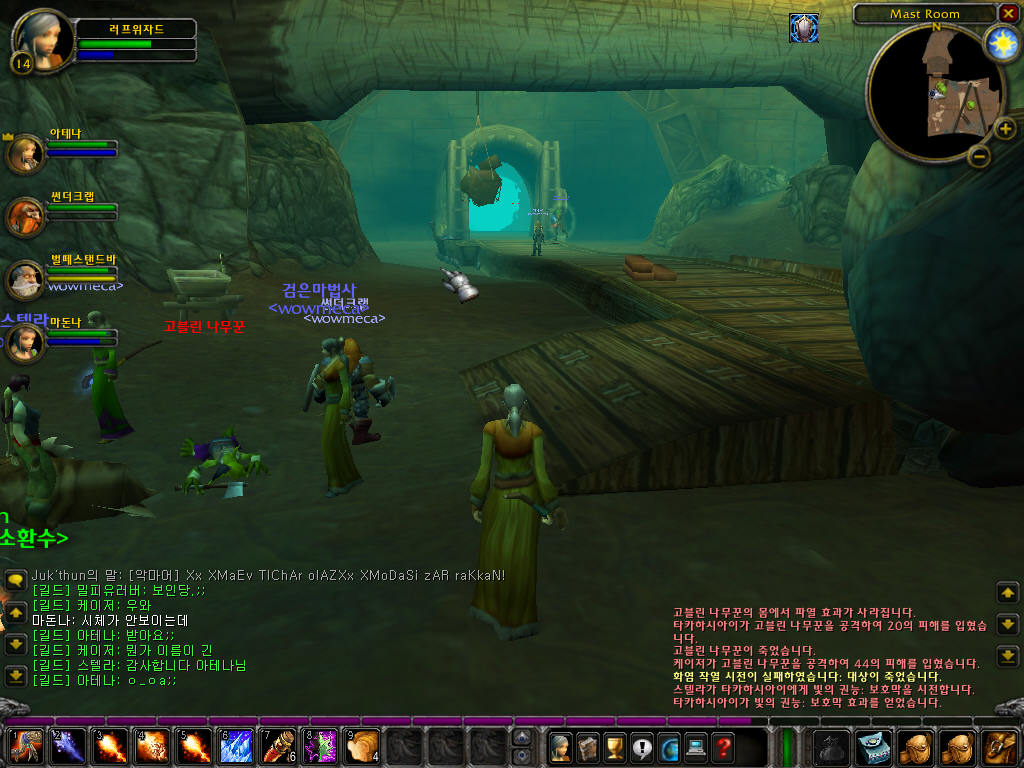
Task: Open the main backpack
Action: [x=1000, y=746]
